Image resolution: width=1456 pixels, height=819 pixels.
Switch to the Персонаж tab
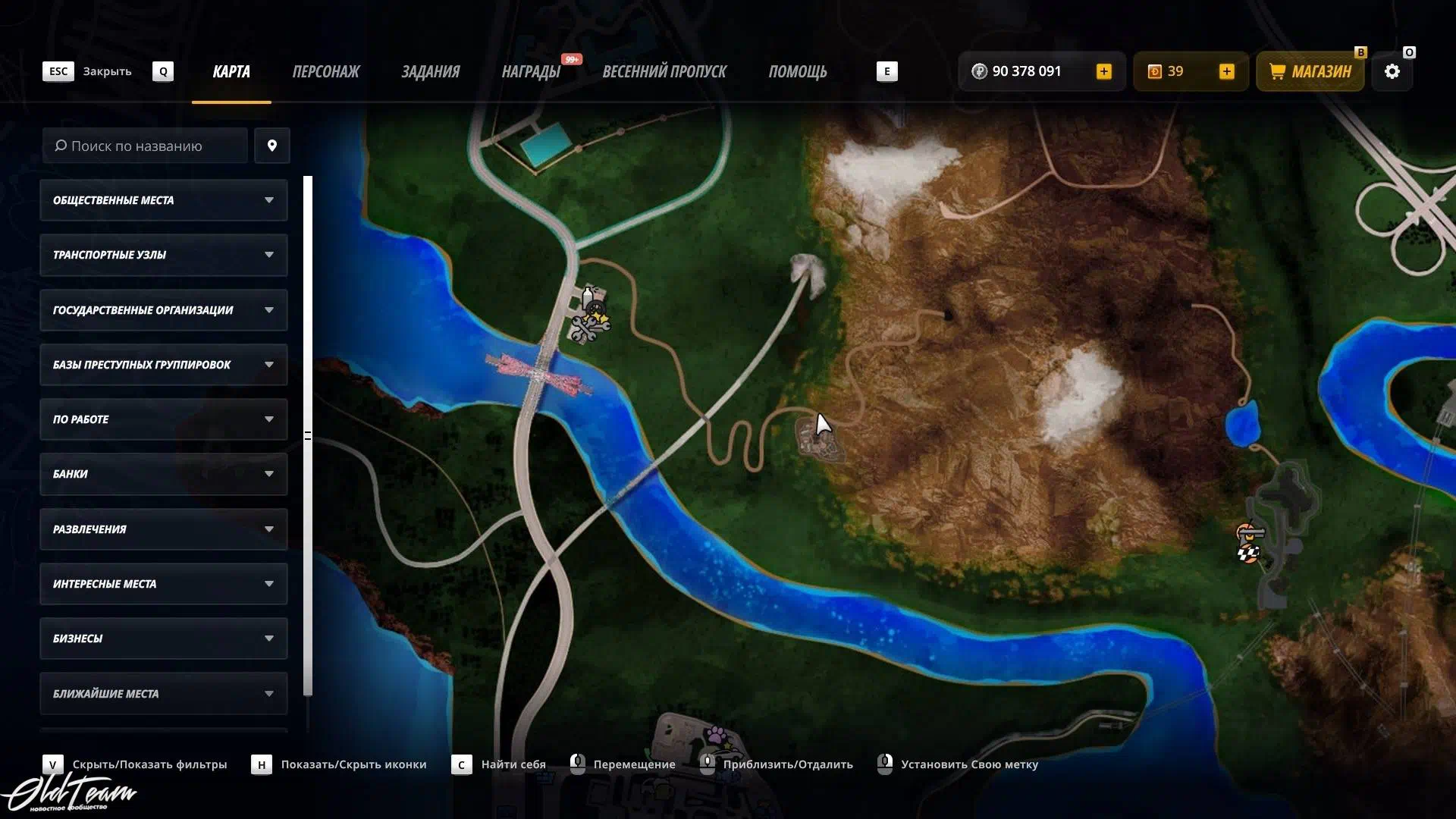pos(325,71)
